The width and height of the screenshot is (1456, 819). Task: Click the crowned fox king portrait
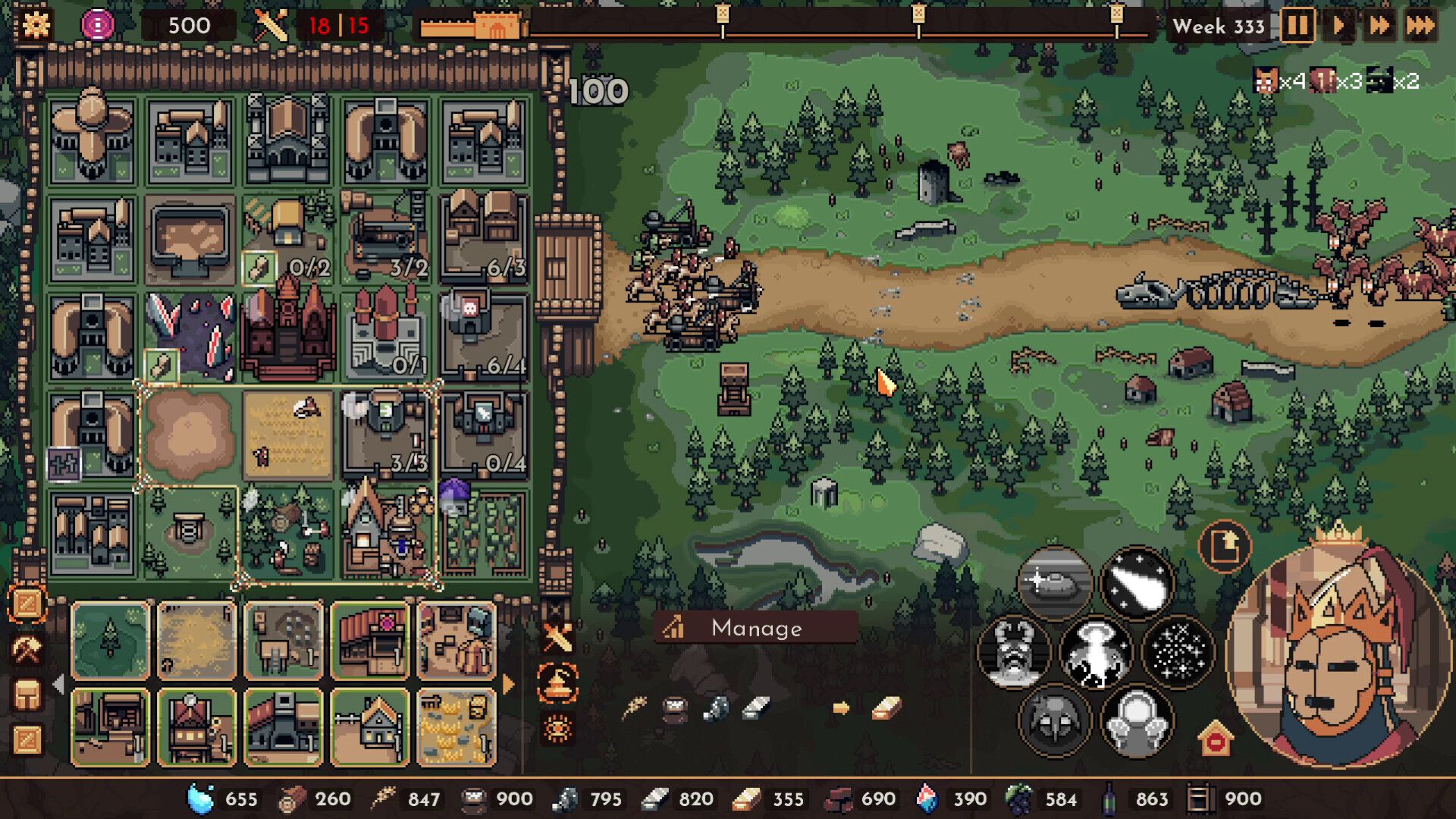pos(1338,652)
